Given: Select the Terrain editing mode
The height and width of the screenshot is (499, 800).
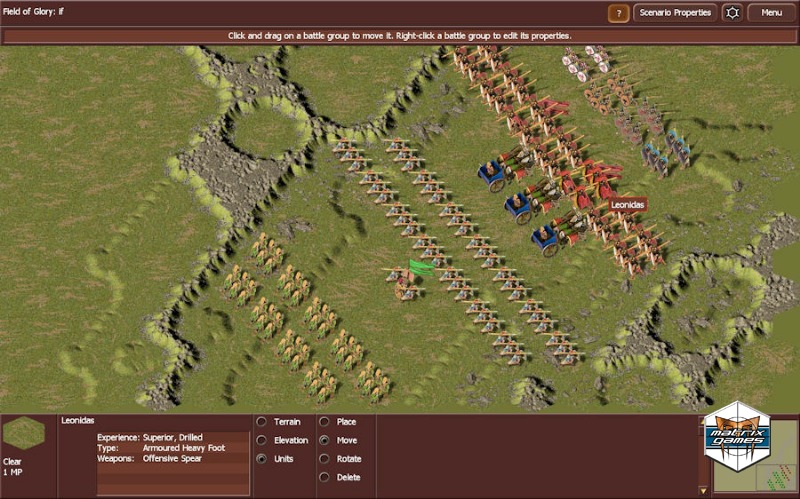Looking at the screenshot, I should pos(262,422).
